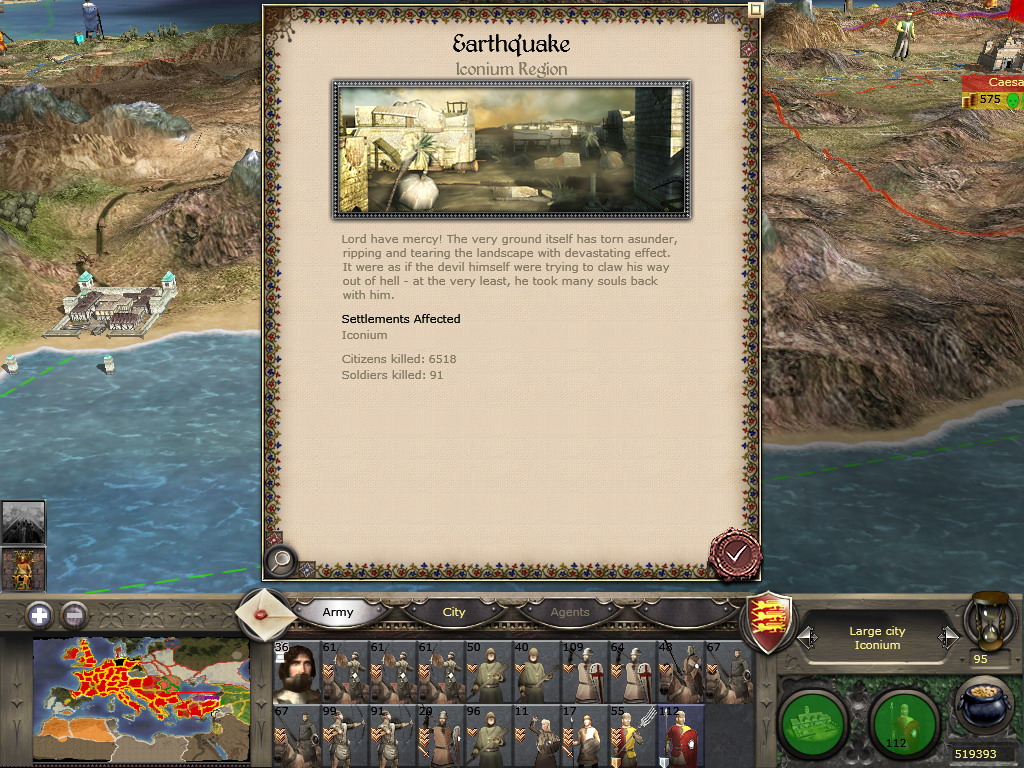Screen dimensions: 1024x768
Task: Select the red shield unit card numbered 112
Action: pos(679,737)
